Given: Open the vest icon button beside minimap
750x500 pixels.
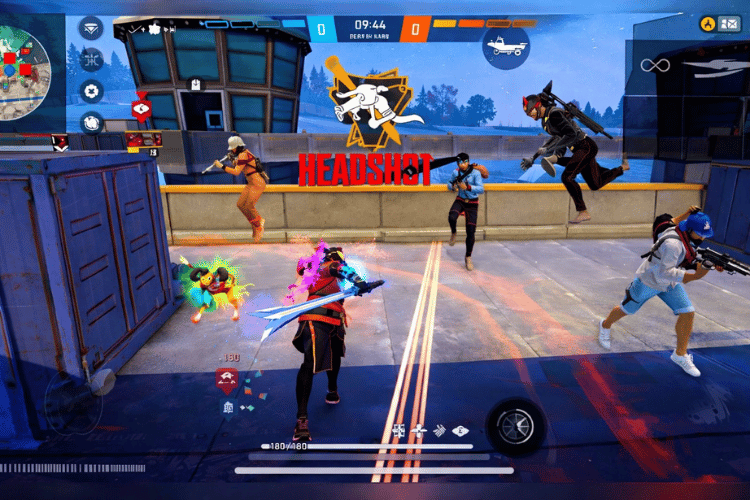Looking at the screenshot, I should (x=91, y=123).
